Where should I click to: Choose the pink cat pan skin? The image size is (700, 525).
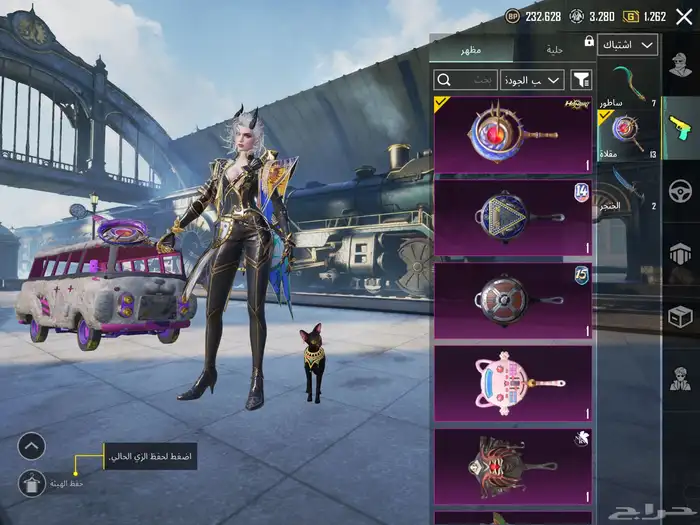[x=512, y=383]
